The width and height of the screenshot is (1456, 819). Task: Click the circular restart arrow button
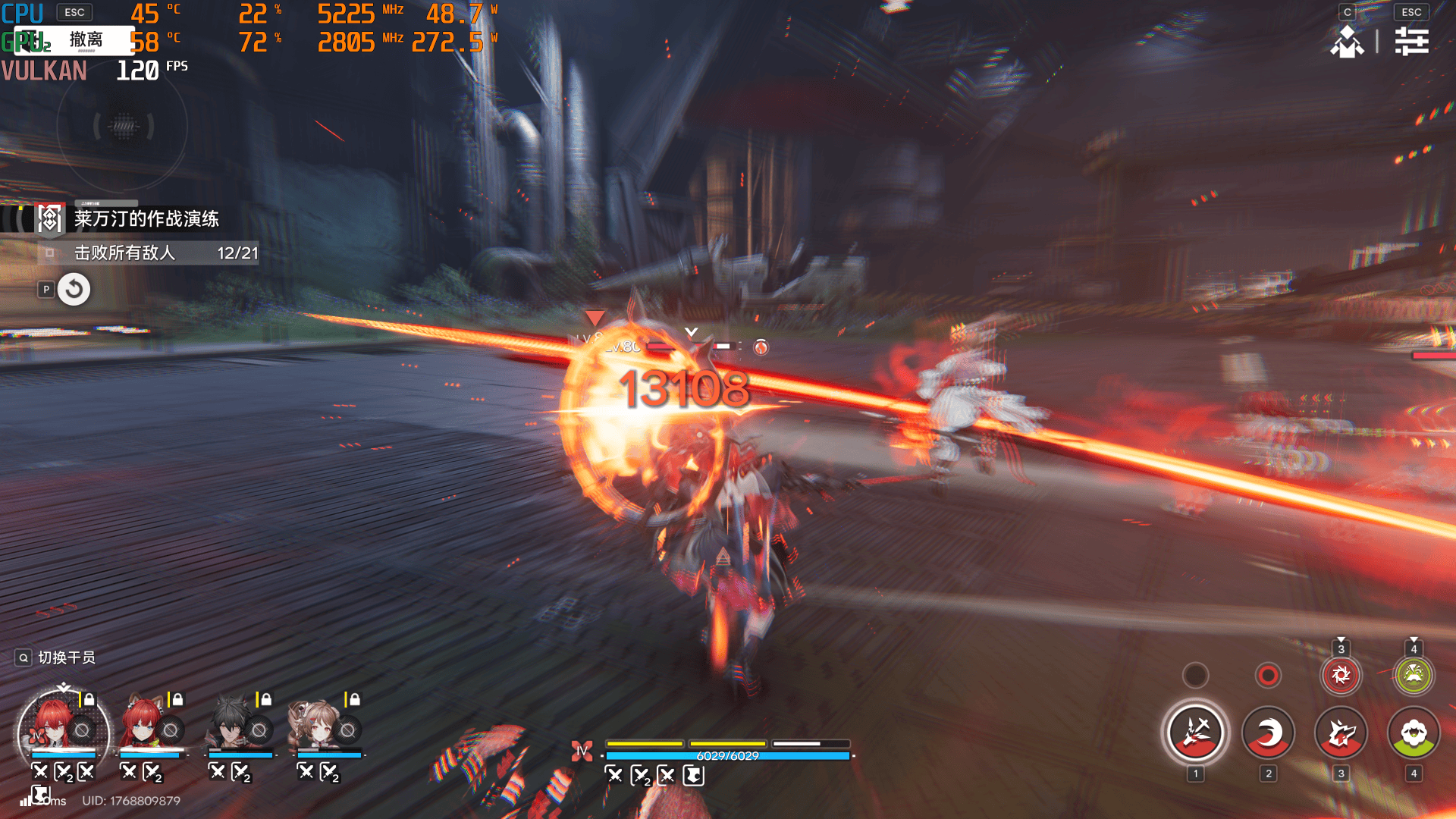(74, 289)
